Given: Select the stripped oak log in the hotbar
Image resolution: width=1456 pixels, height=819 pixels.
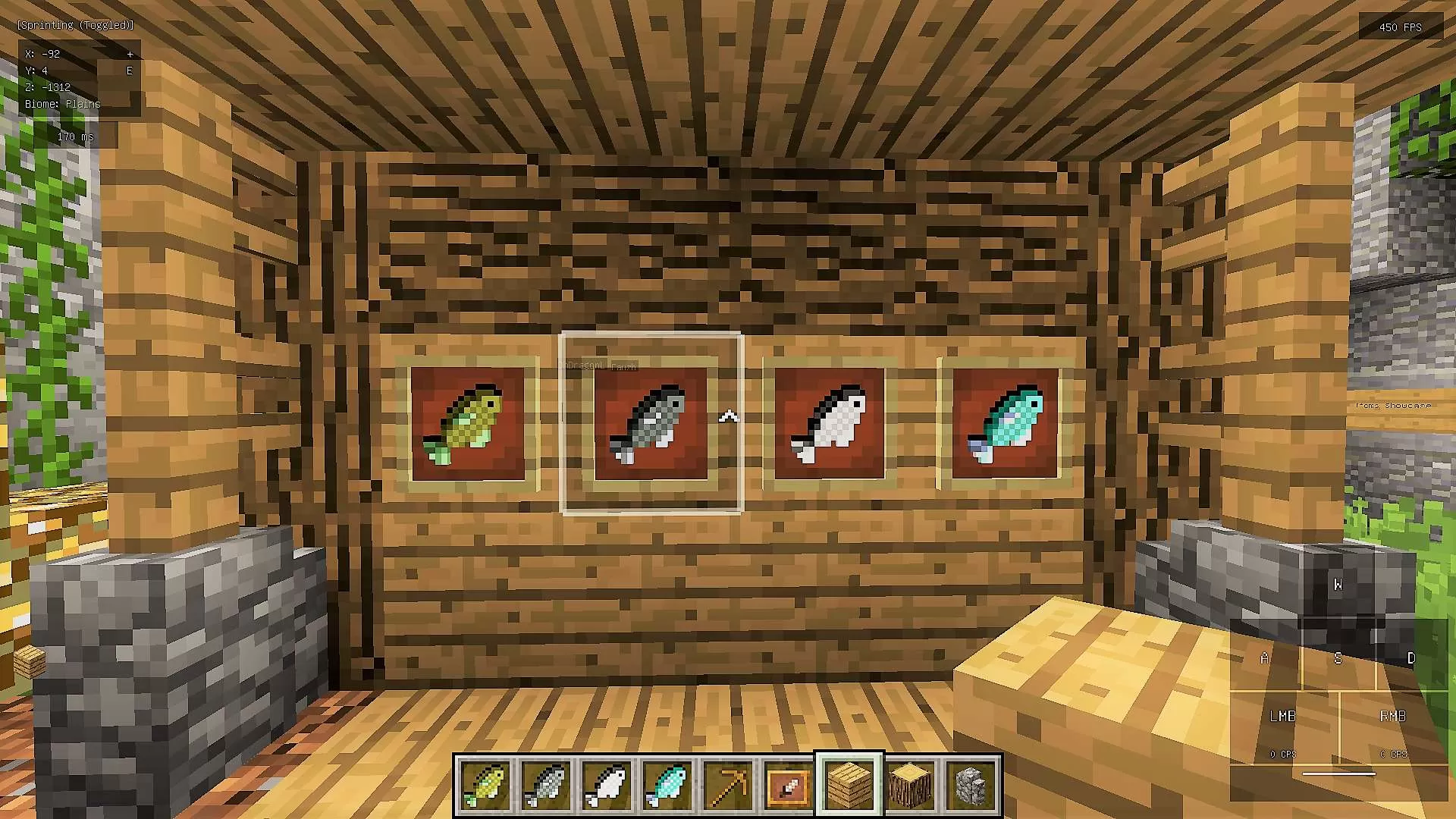Looking at the screenshot, I should pyautogui.click(x=910, y=785).
